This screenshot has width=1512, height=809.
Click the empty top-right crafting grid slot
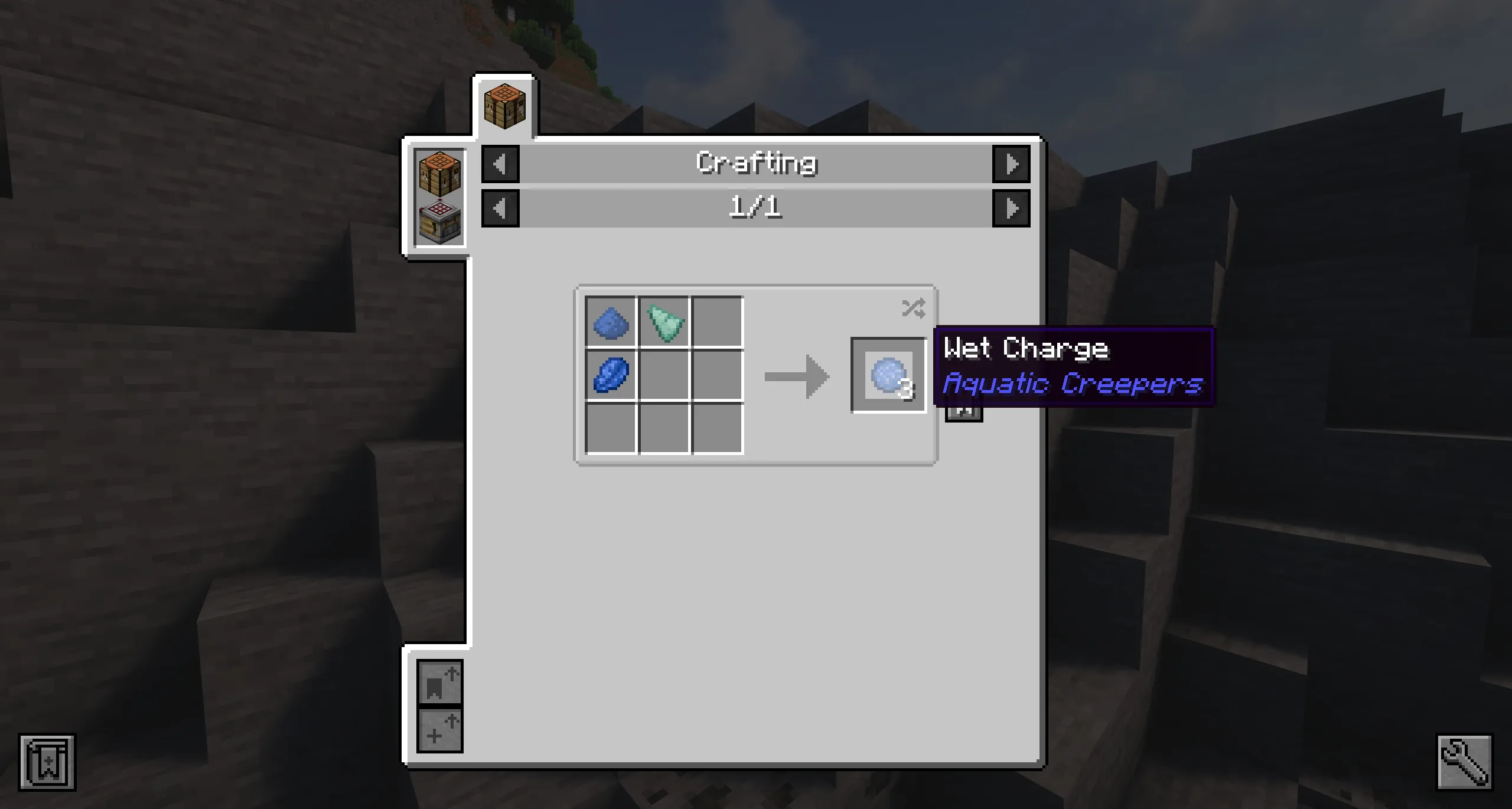[717, 324]
